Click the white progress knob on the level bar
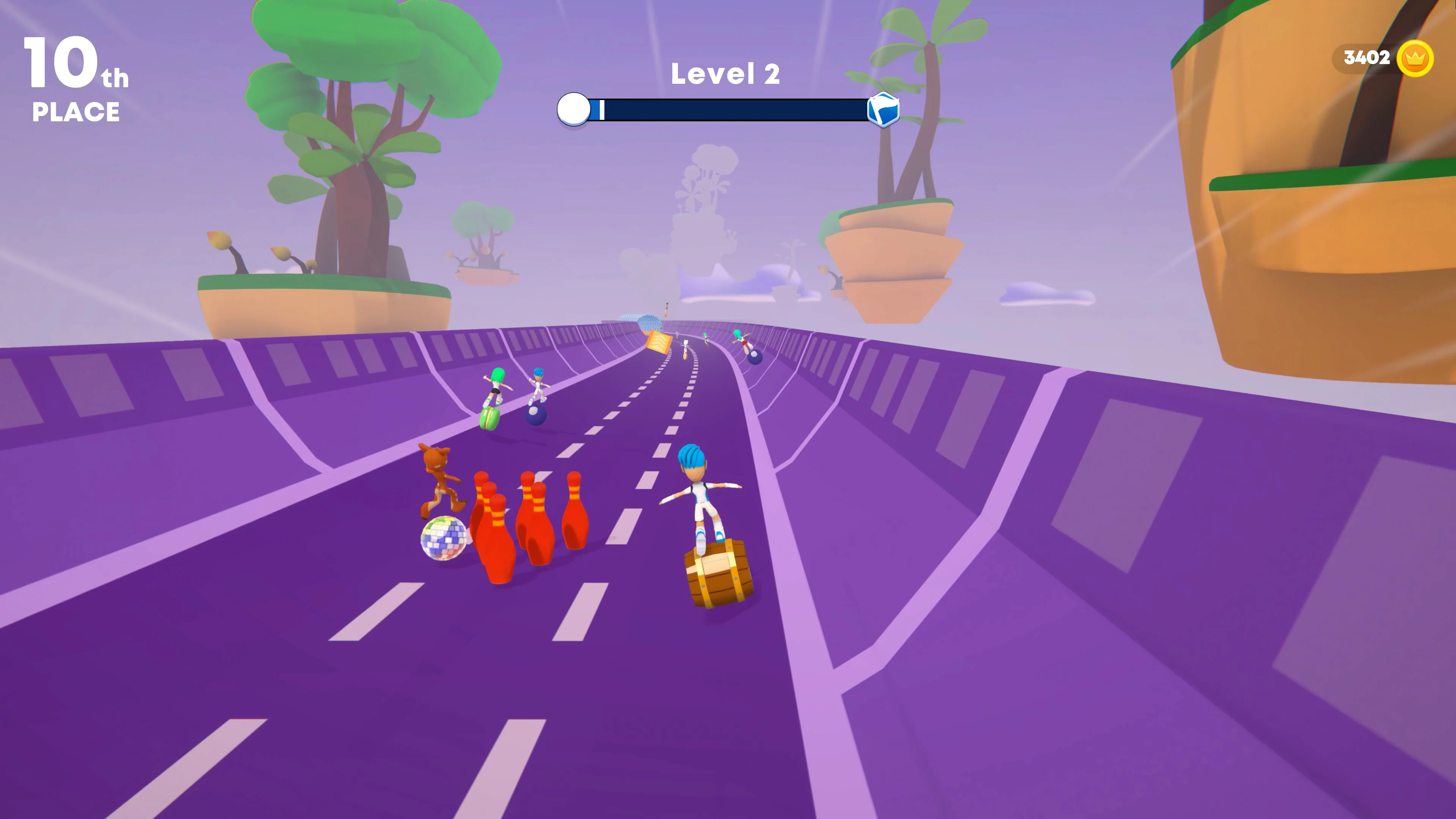This screenshot has height=819, width=1456. point(573,109)
